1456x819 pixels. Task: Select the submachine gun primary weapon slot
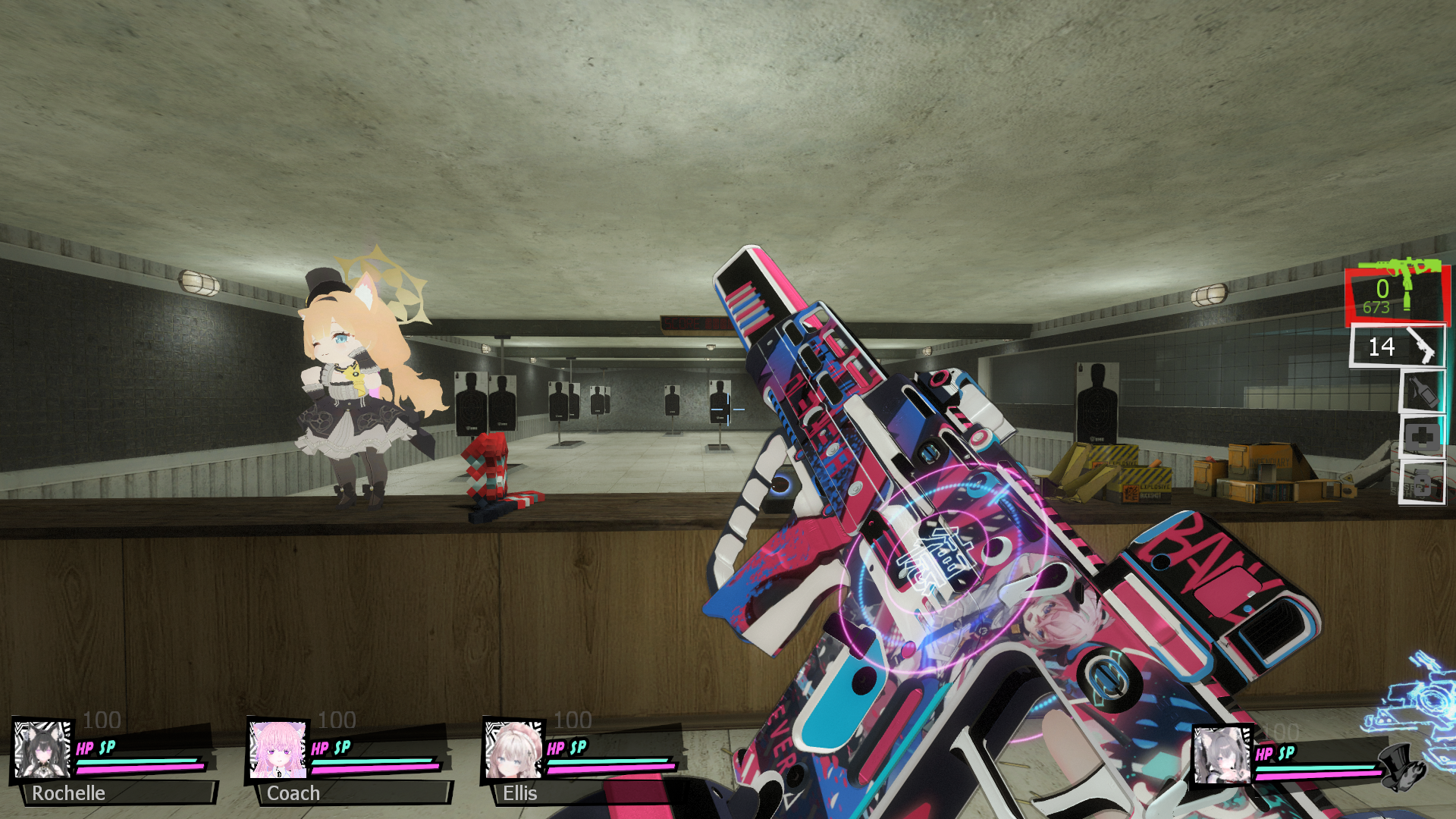point(1397,294)
